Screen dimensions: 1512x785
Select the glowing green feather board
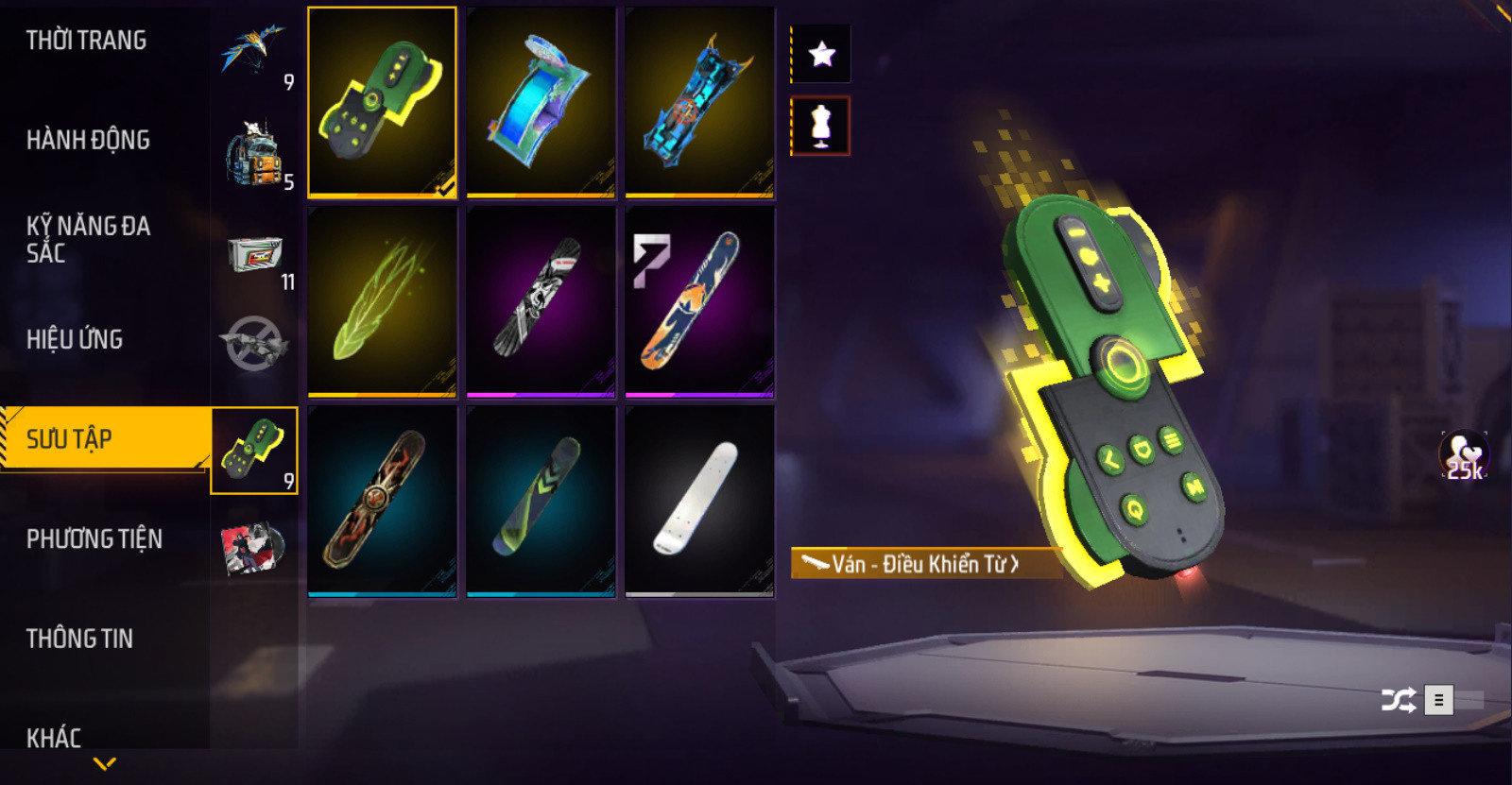pyautogui.click(x=382, y=301)
